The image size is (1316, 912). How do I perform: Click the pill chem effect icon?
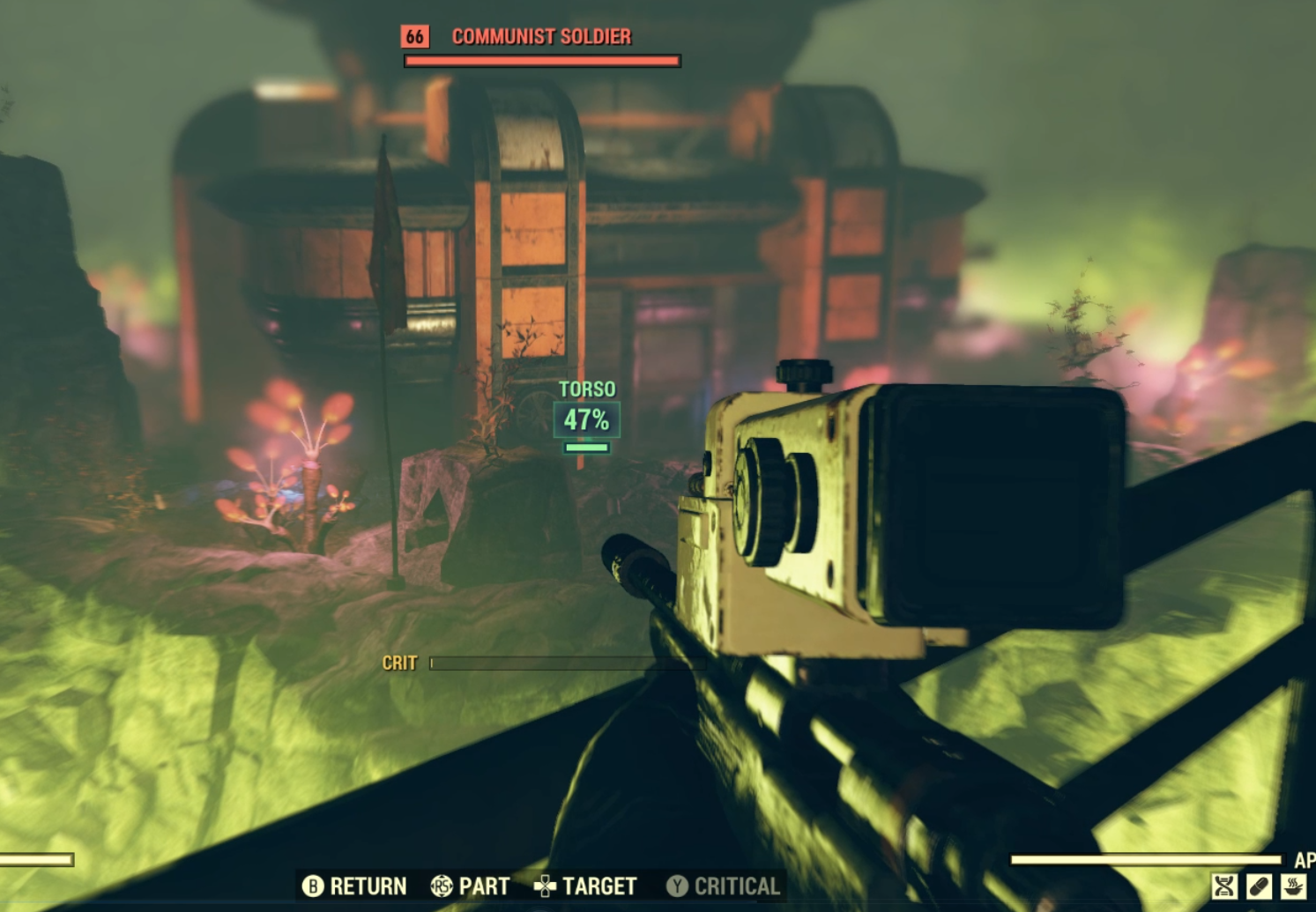(x=1259, y=886)
